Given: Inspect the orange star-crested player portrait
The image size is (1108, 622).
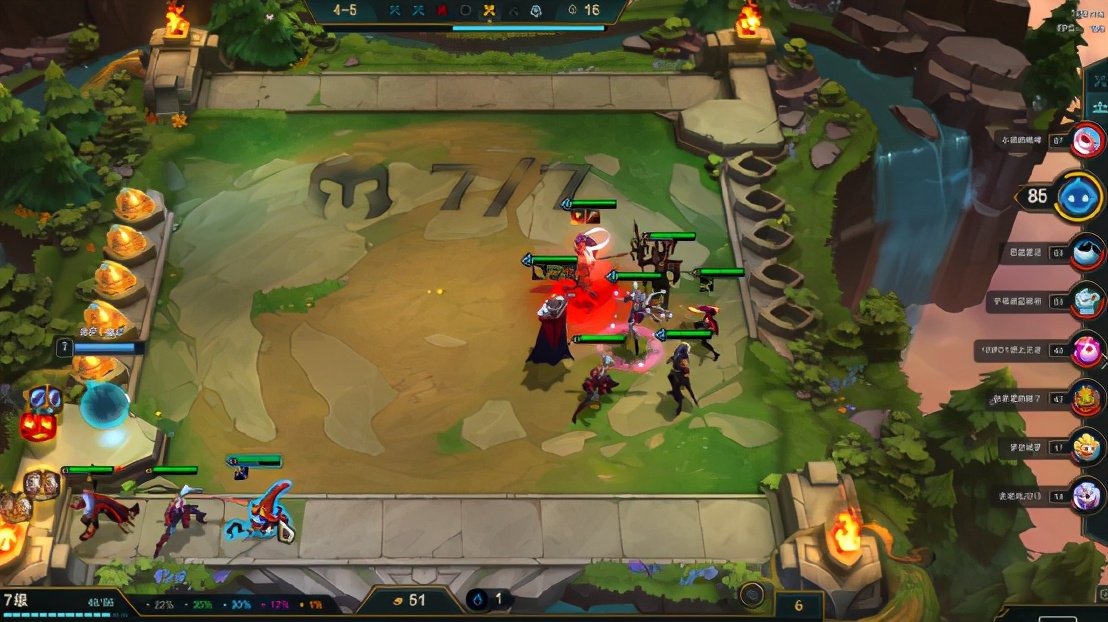Looking at the screenshot, I should 1087,399.
